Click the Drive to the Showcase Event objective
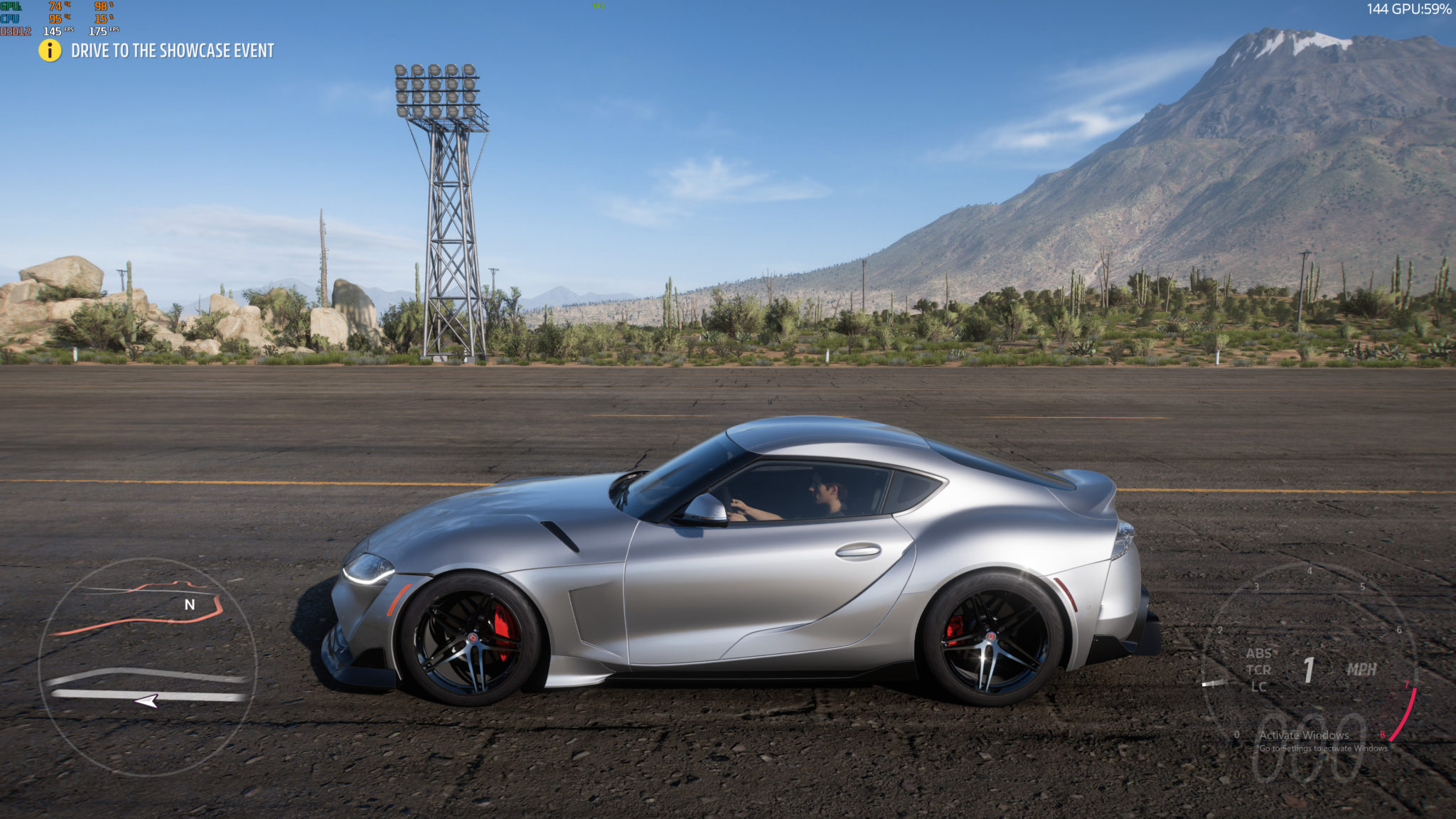Image resolution: width=1456 pixels, height=819 pixels. tap(172, 50)
